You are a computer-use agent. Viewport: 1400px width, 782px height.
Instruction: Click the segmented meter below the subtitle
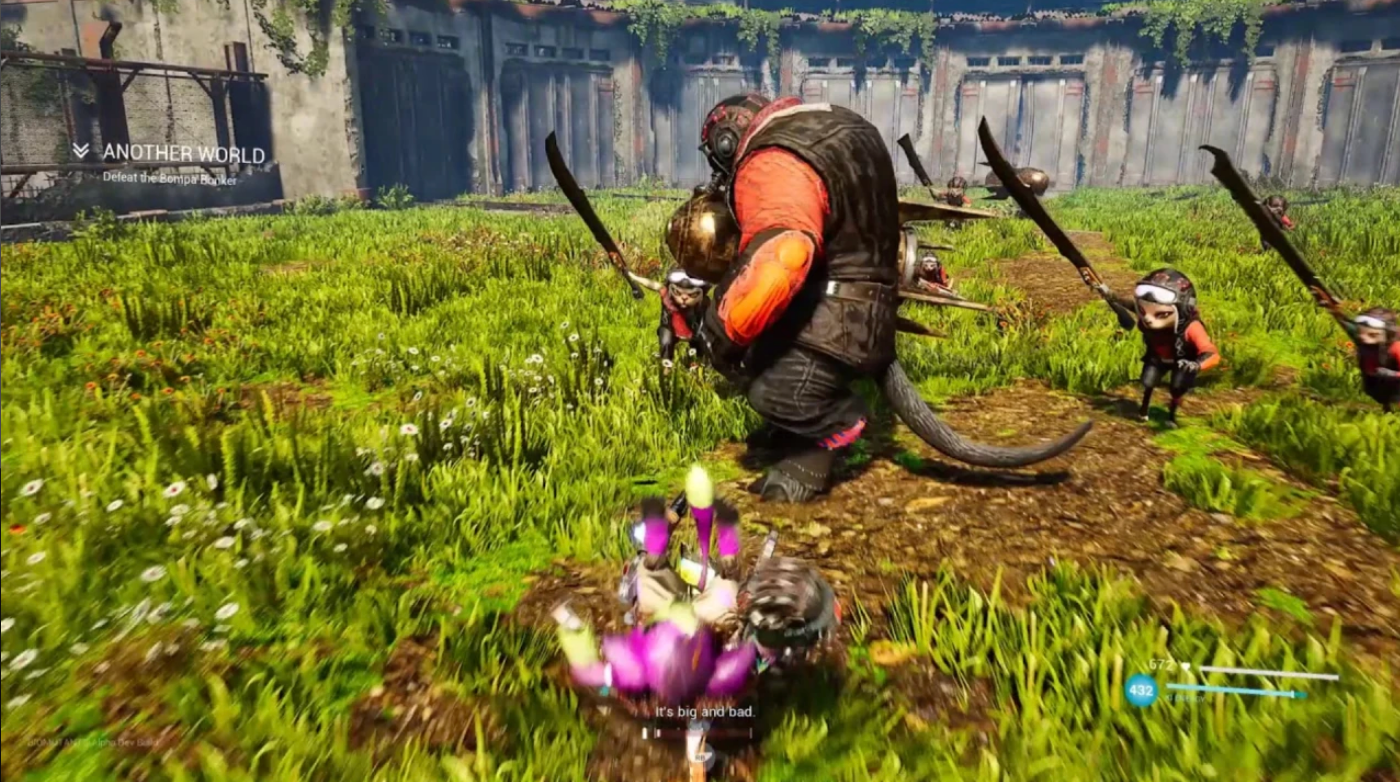pos(700,733)
